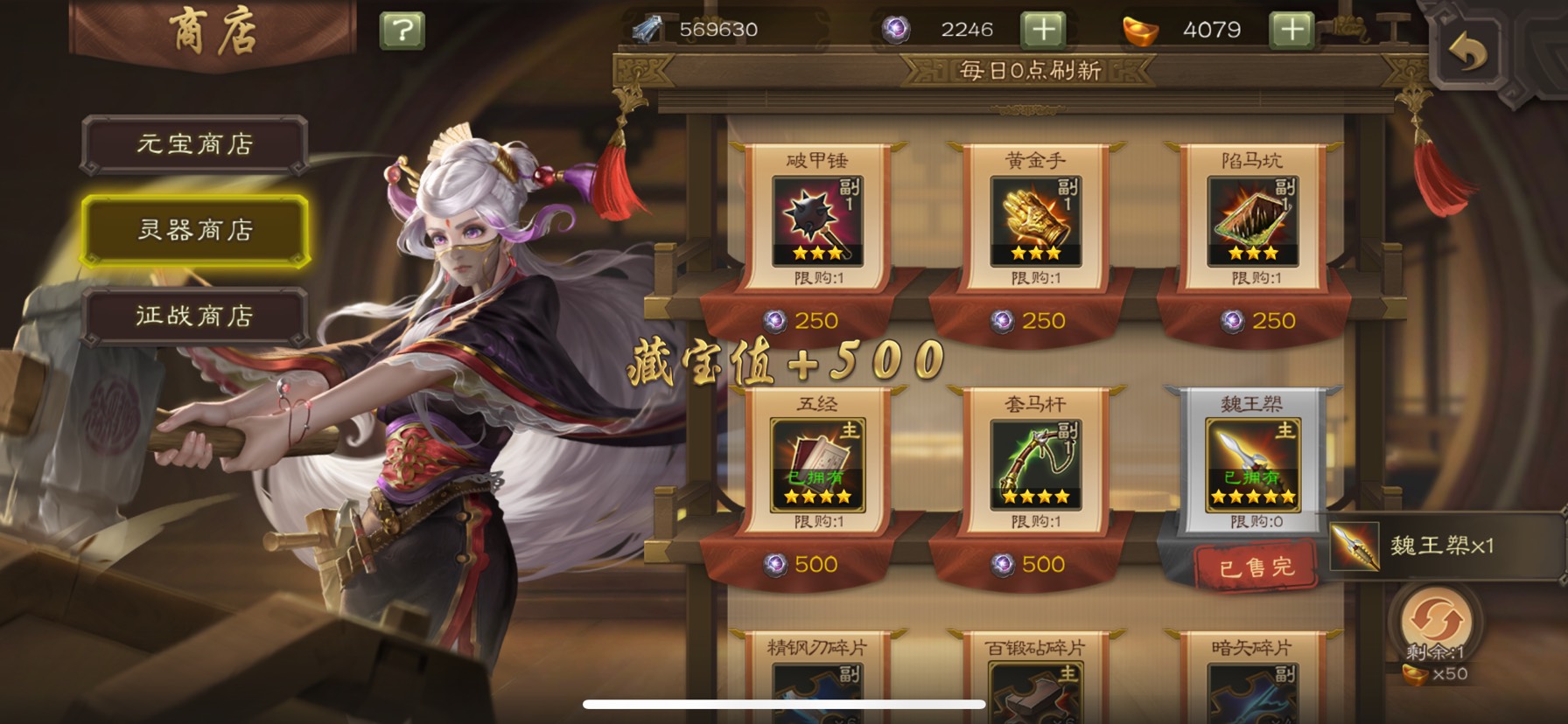
Task: Select the 百锻砧碎片 anvil fragment item
Action: [x=1035, y=686]
